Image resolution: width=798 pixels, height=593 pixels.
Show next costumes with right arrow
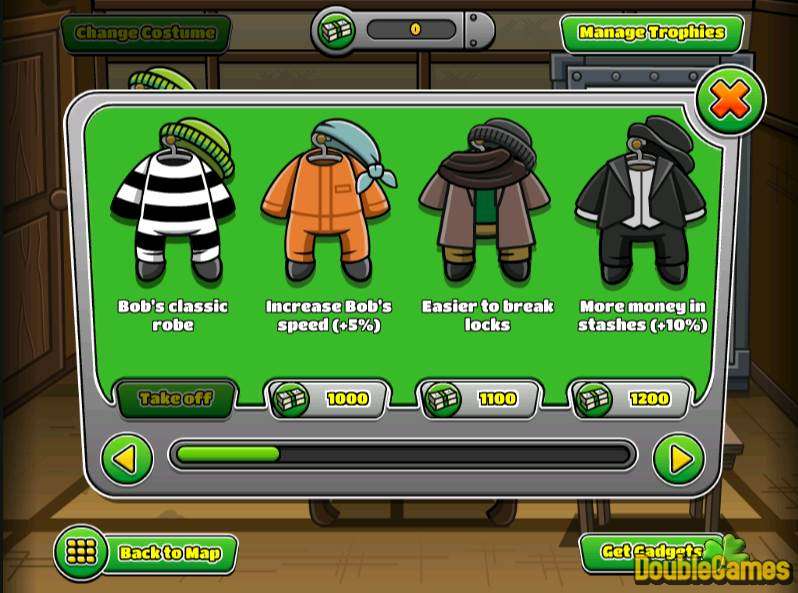[679, 459]
